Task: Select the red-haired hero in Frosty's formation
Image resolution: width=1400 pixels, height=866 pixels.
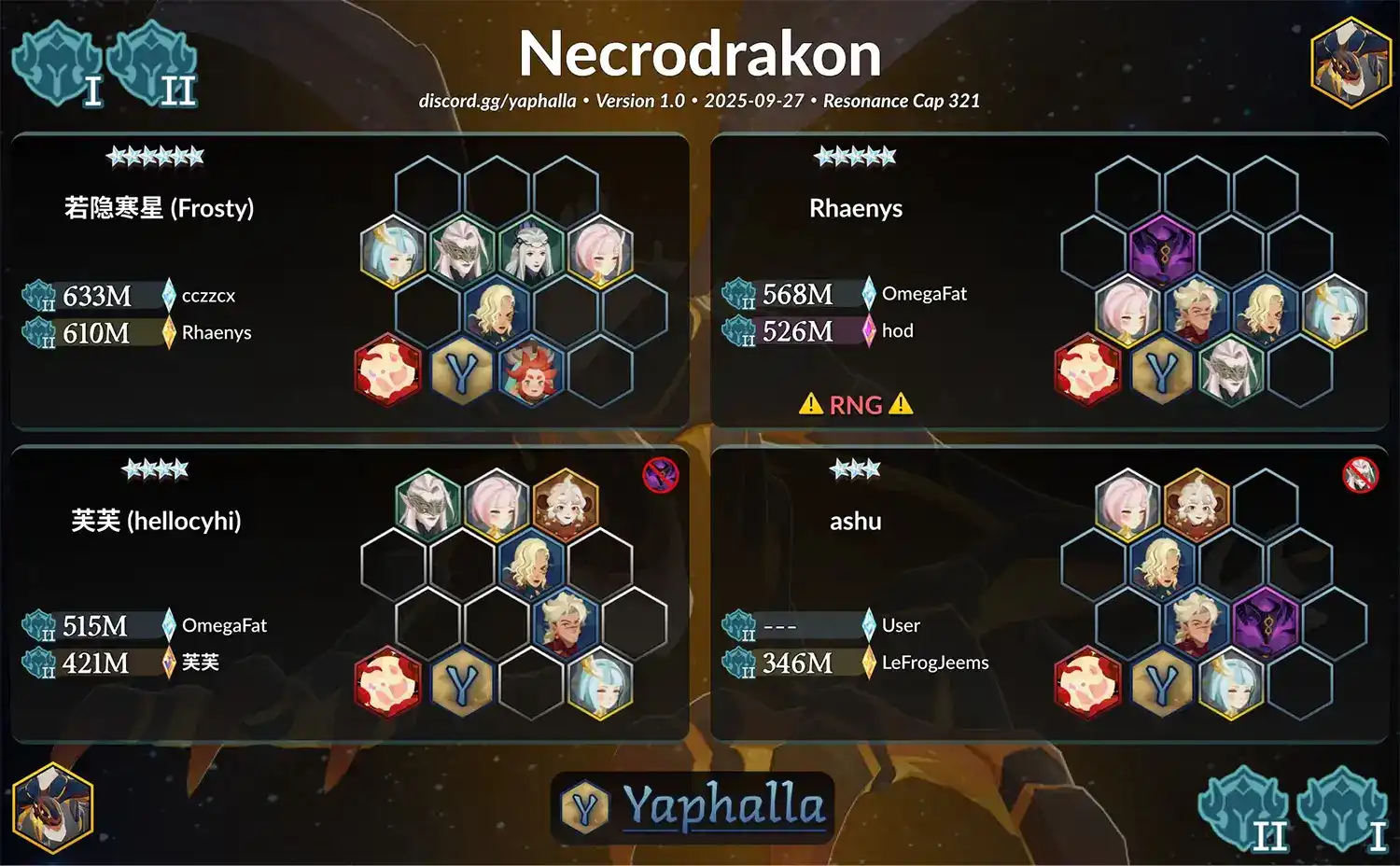Action: [x=530, y=370]
